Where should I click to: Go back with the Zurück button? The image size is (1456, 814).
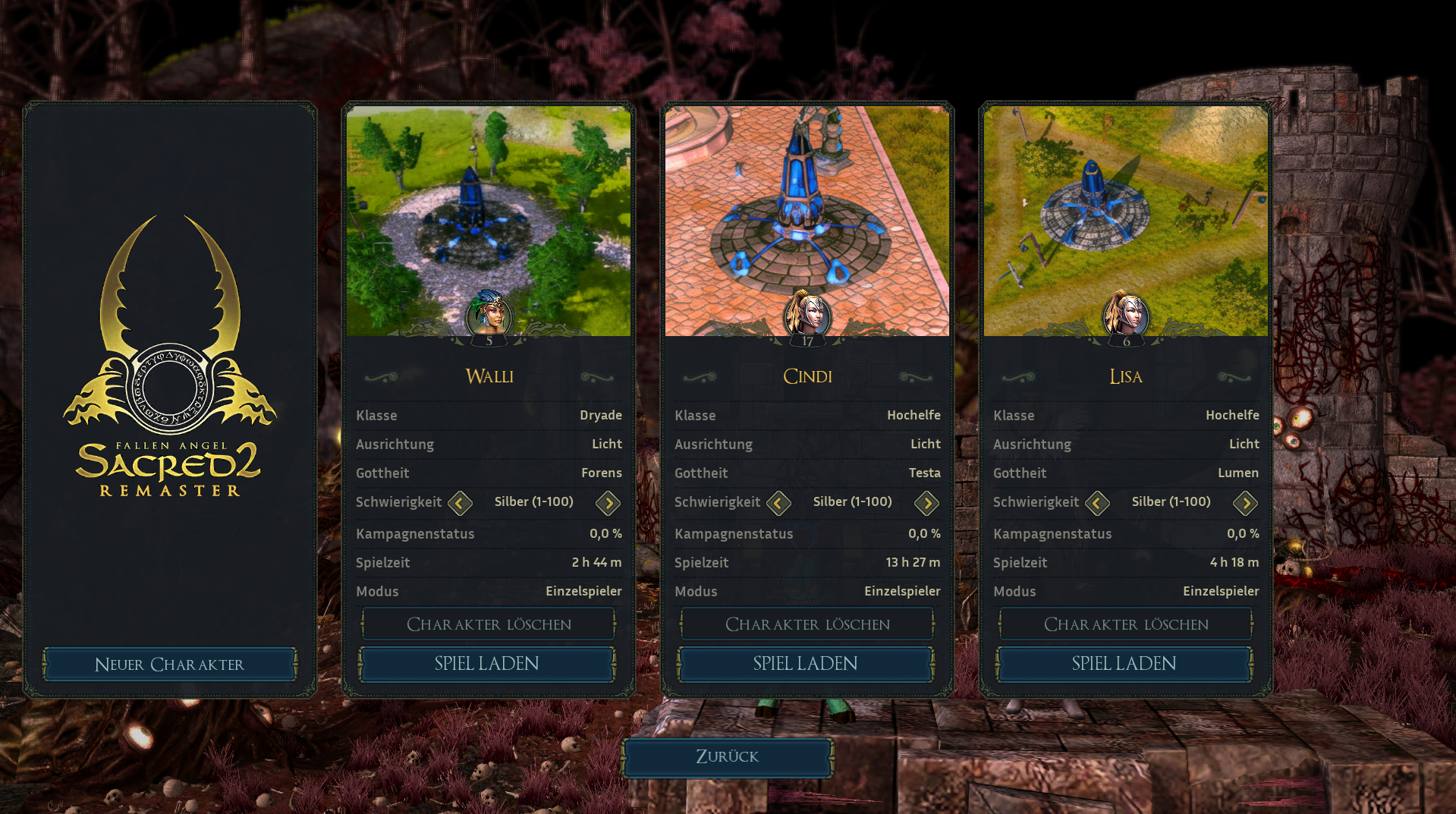(727, 756)
